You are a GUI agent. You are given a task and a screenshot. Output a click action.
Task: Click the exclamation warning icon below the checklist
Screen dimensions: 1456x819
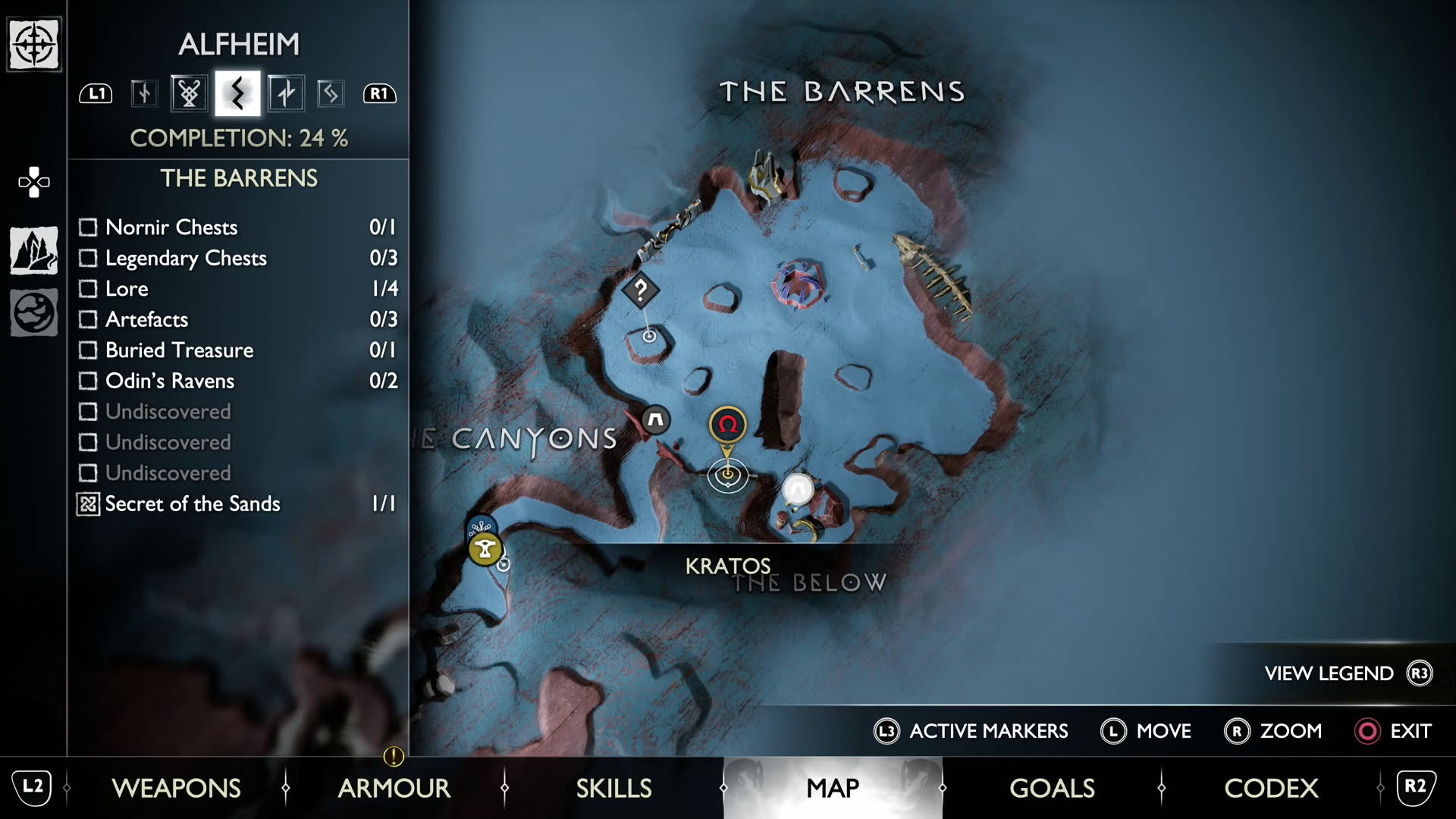click(x=393, y=756)
